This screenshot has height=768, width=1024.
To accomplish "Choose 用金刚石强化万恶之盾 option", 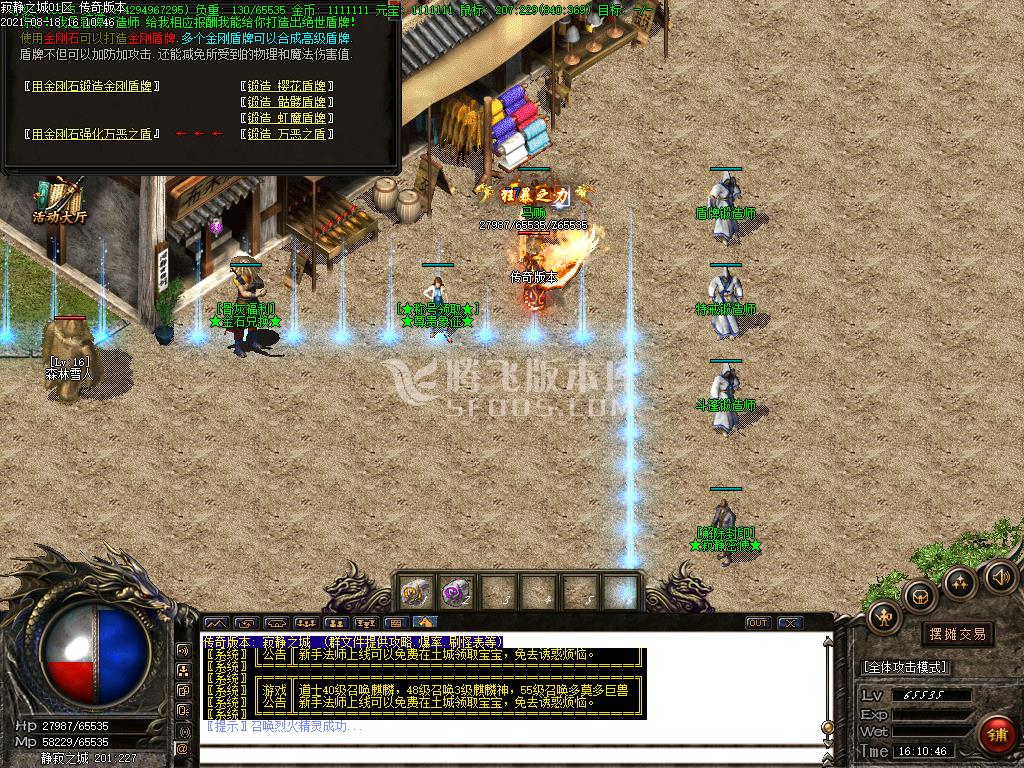I will pos(92,134).
